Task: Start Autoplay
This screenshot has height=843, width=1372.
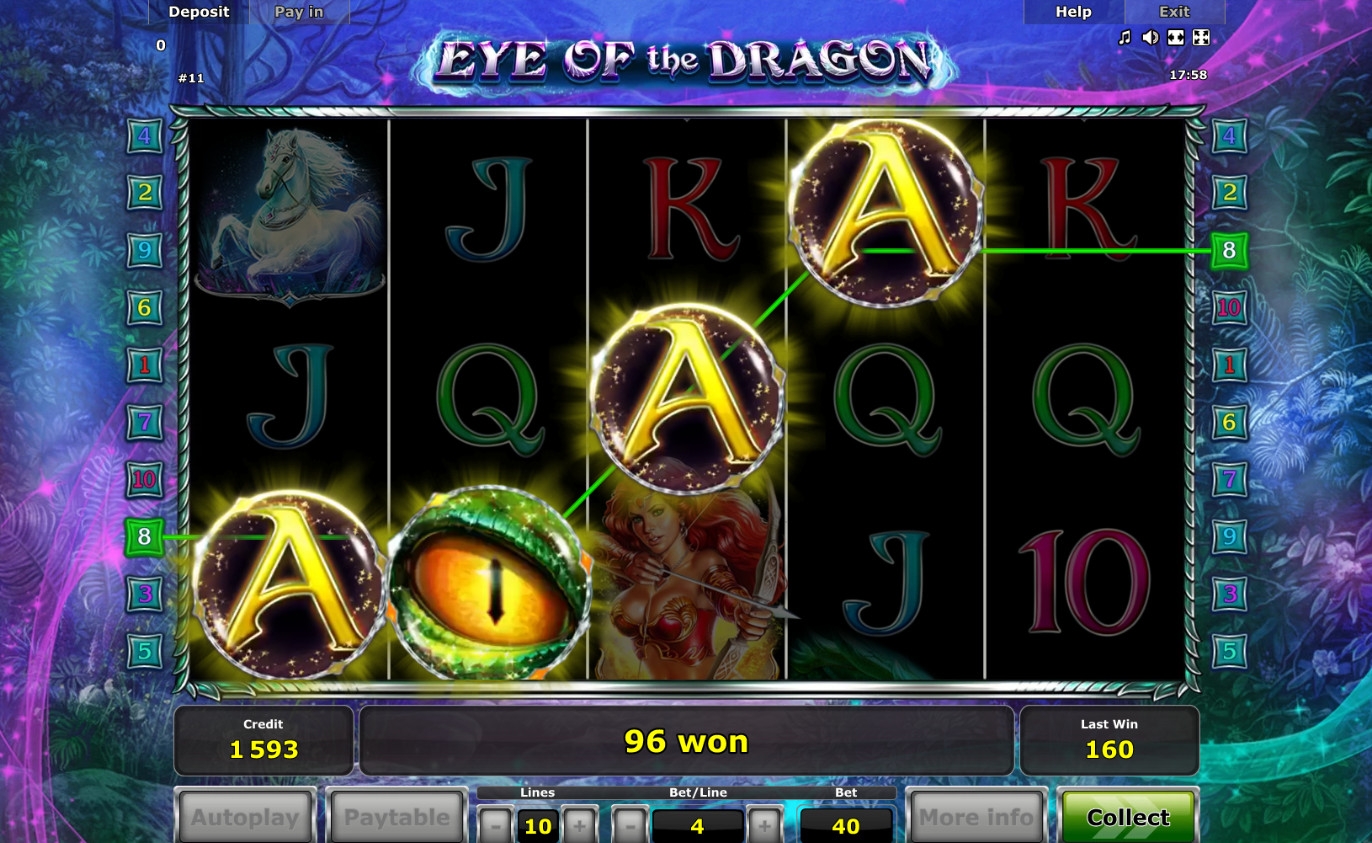Action: coord(245,817)
